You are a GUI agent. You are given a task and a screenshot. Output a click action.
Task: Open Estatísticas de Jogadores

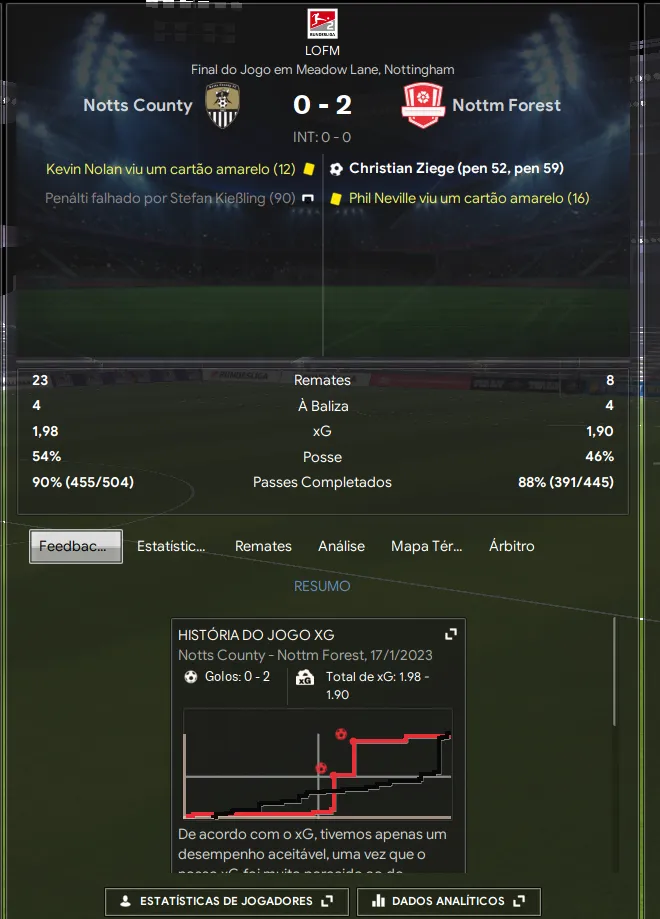pyautogui.click(x=226, y=901)
